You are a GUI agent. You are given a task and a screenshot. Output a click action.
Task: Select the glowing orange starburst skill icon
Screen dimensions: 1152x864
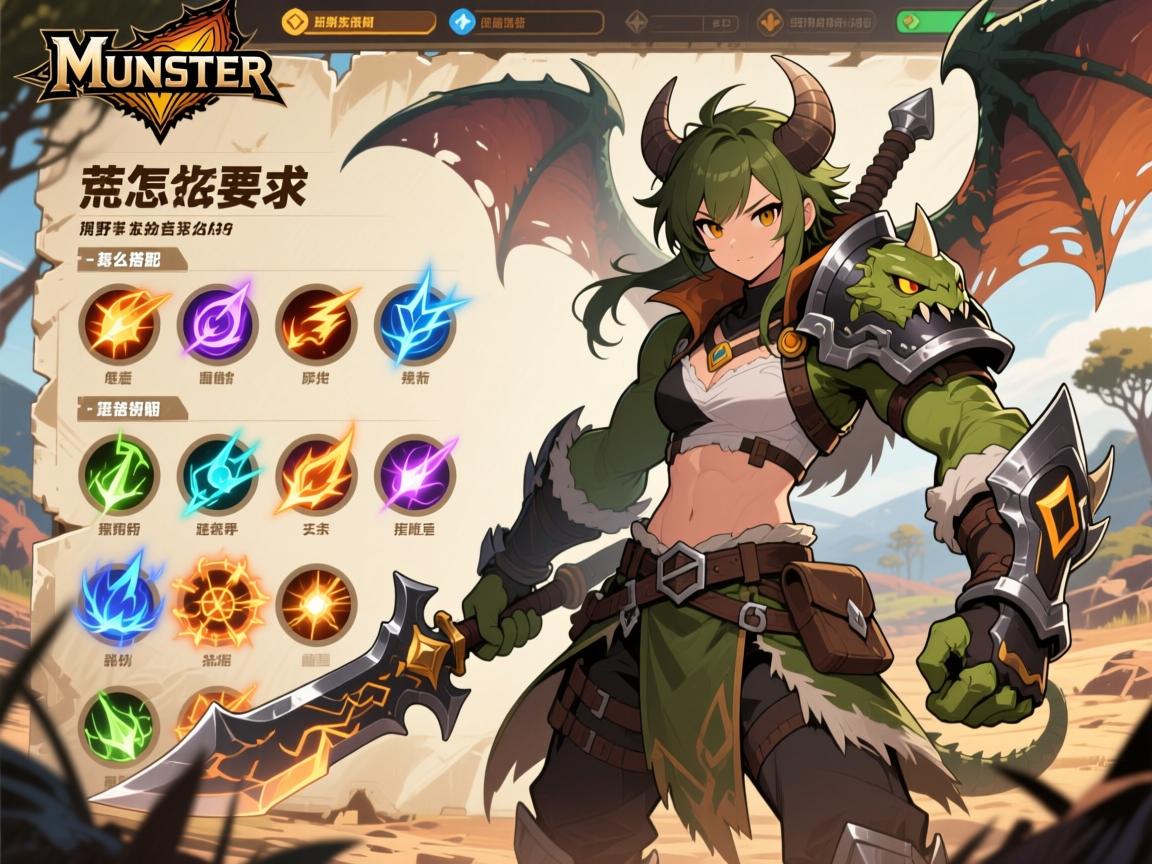[315, 604]
